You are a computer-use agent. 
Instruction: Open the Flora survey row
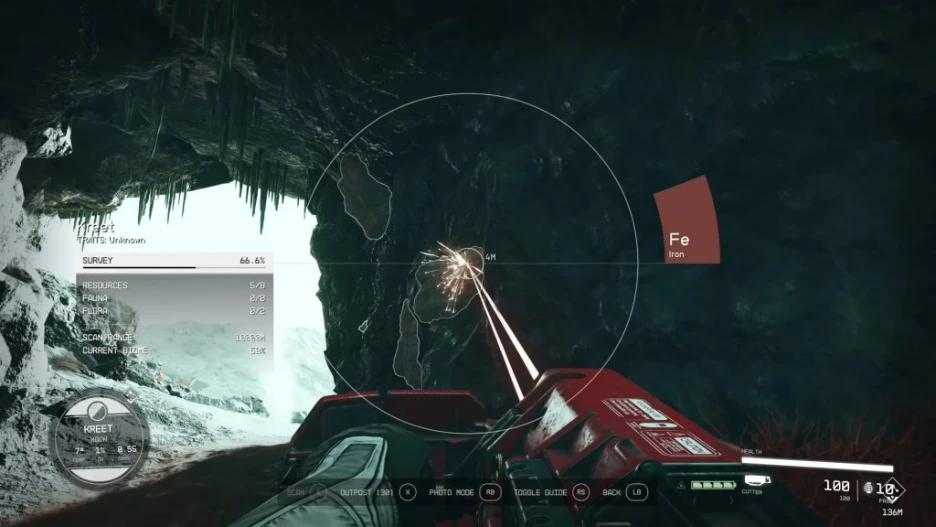pyautogui.click(x=174, y=310)
